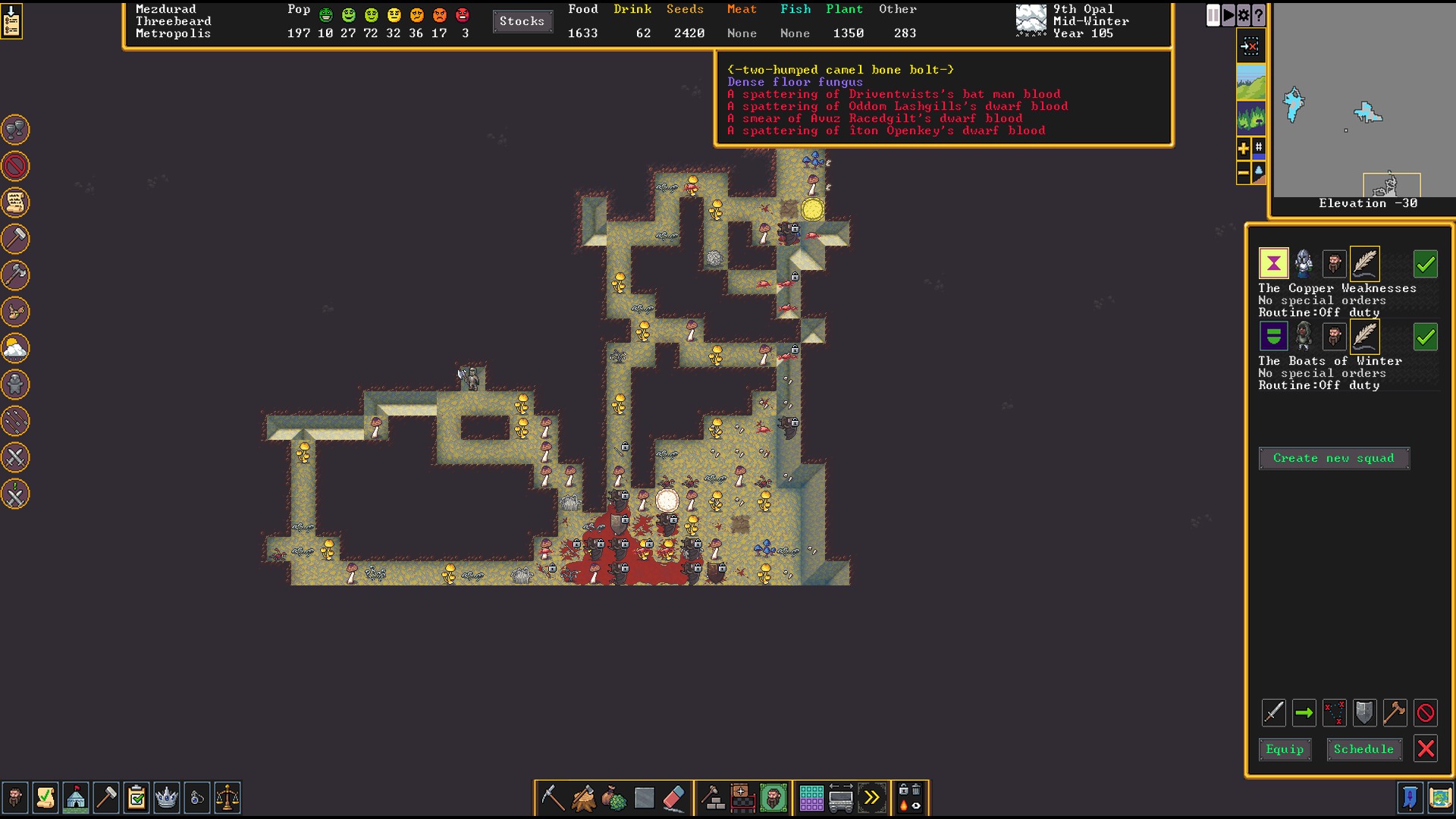The width and height of the screenshot is (1456, 819).
Task: Open the crown nobles screen
Action: [x=166, y=798]
